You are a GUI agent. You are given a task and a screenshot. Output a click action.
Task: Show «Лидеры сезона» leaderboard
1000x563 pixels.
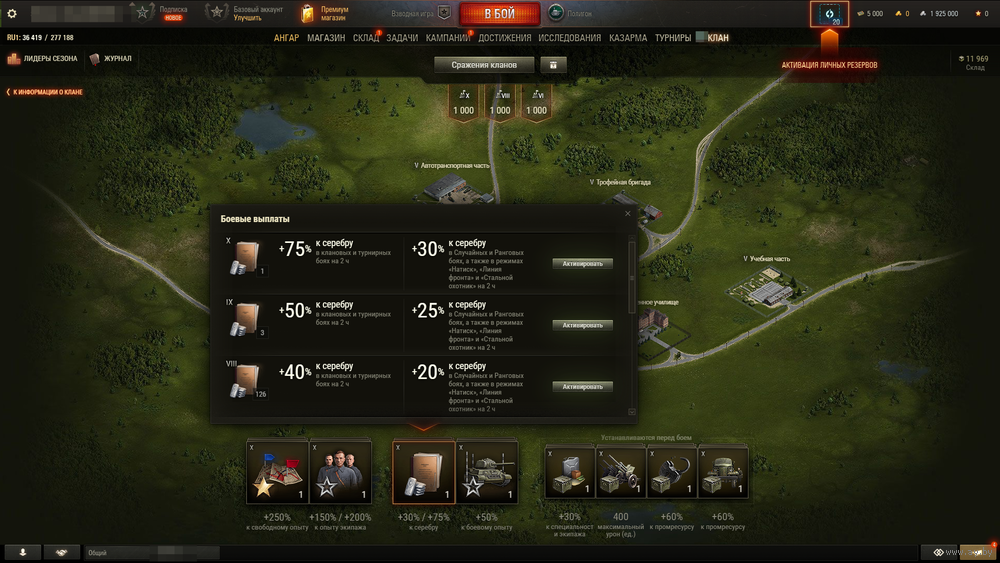point(43,59)
